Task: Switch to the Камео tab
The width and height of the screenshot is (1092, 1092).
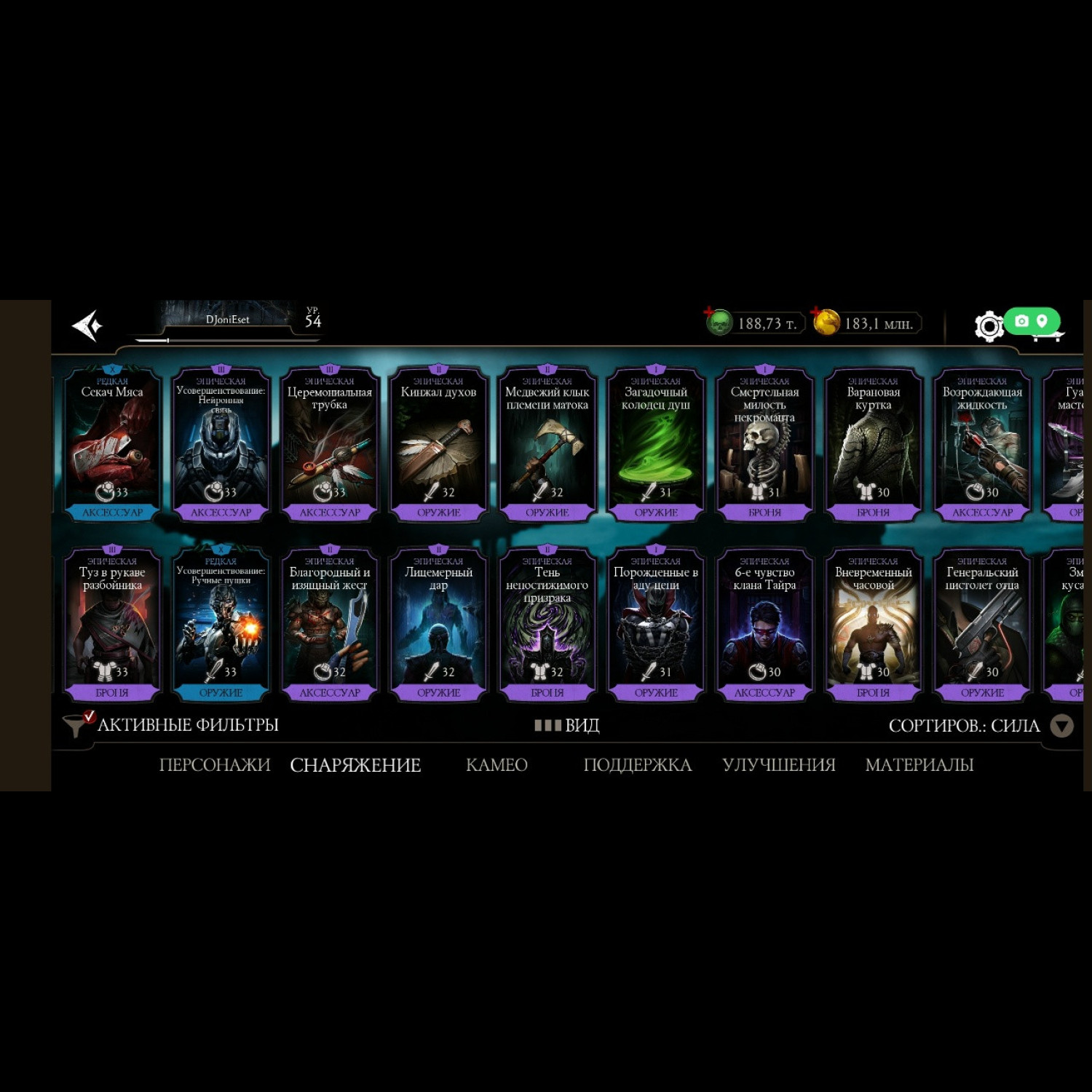Action: coord(496,765)
